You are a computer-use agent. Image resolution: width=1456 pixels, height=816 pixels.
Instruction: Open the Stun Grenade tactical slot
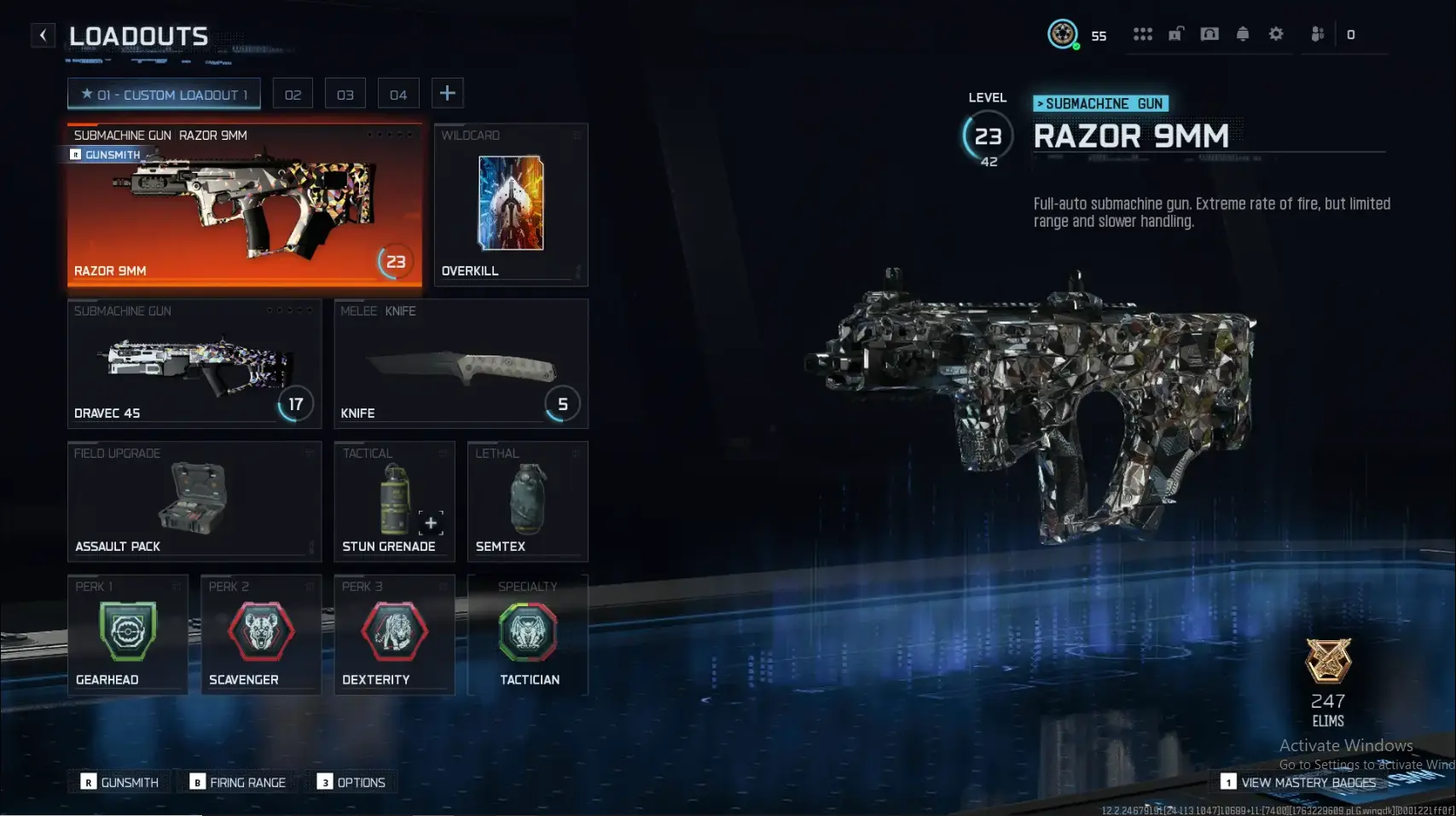[394, 503]
